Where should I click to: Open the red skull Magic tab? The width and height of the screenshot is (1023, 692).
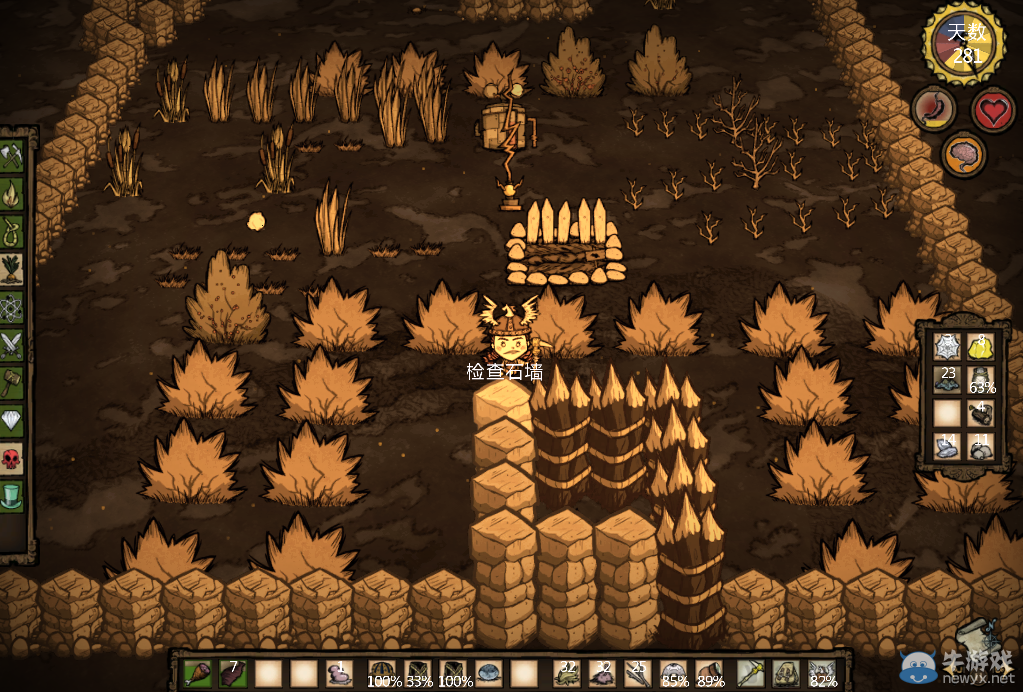click(x=12, y=458)
